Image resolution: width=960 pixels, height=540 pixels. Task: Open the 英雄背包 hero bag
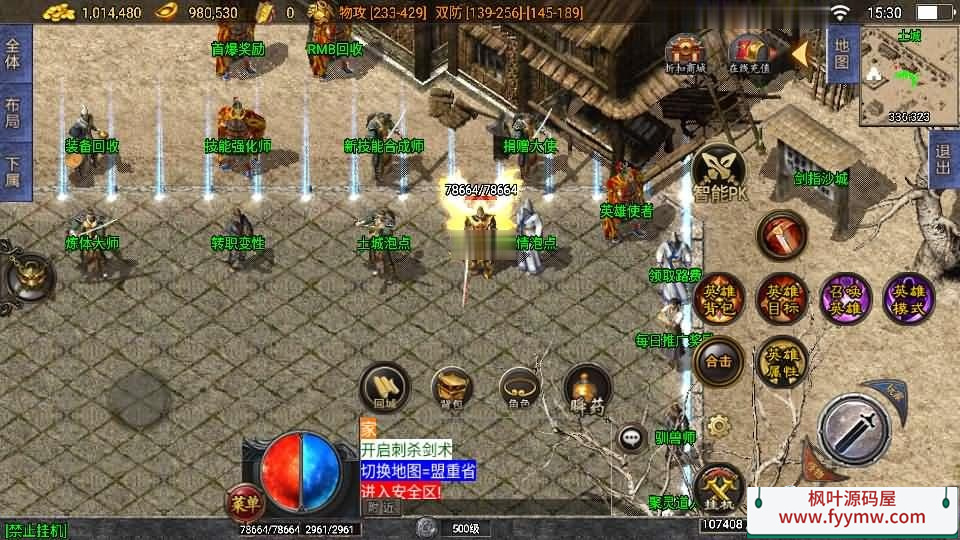(x=718, y=298)
